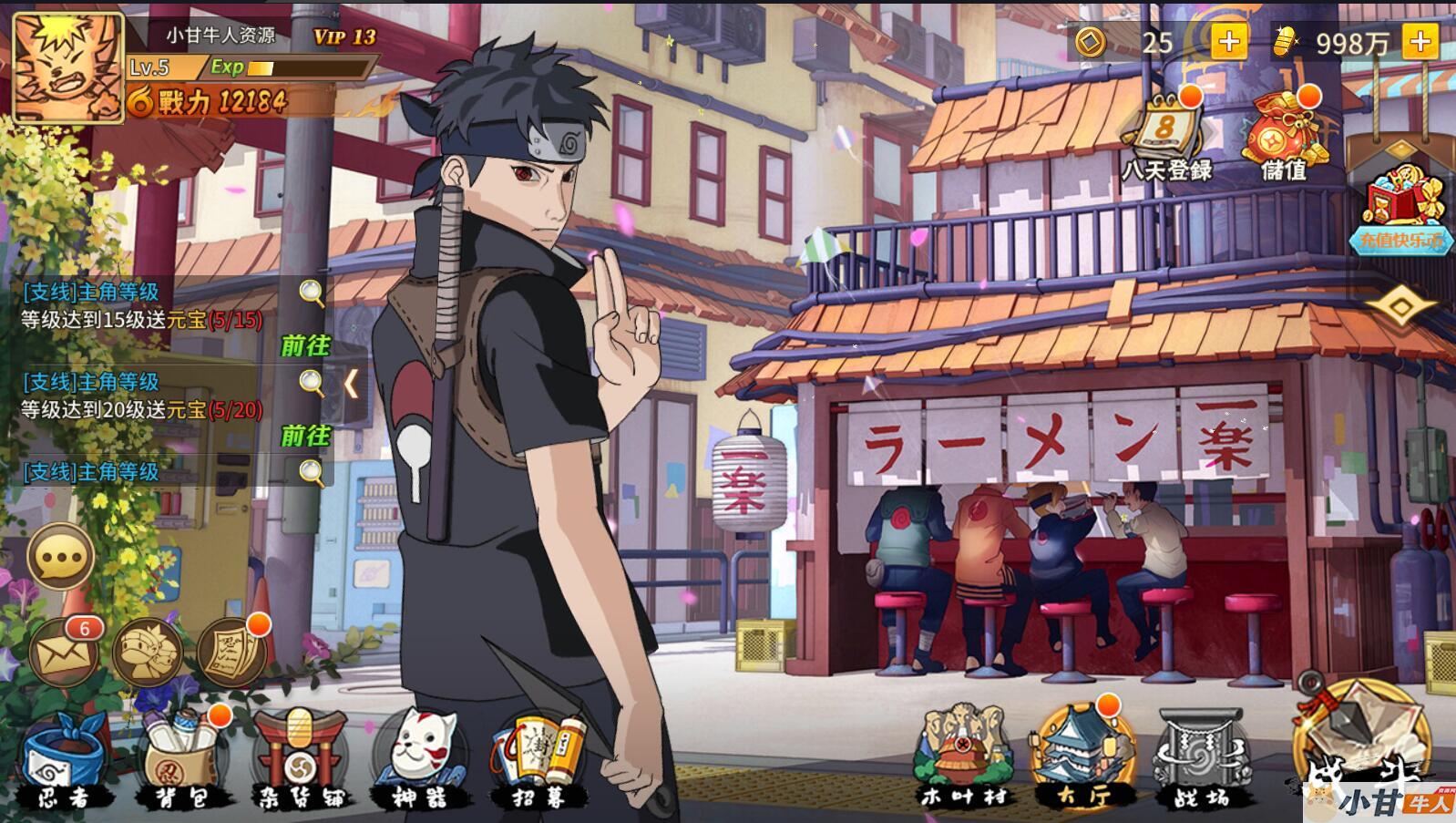Open the 充值快乐汤 gift event
Viewport: 1456px width, 823px height.
click(1400, 210)
